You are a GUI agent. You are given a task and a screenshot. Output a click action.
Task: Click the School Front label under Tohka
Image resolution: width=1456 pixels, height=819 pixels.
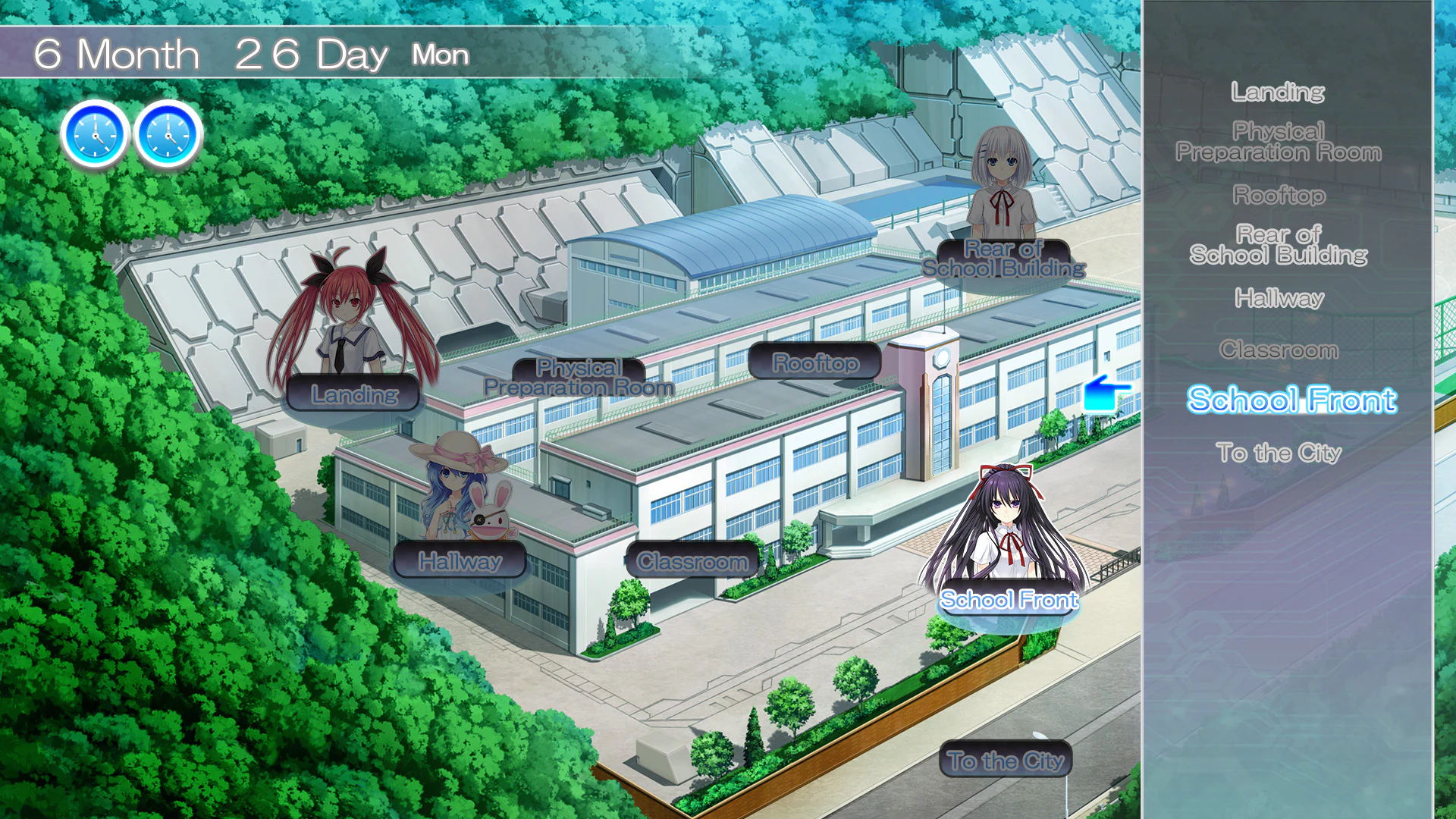[x=1007, y=599]
